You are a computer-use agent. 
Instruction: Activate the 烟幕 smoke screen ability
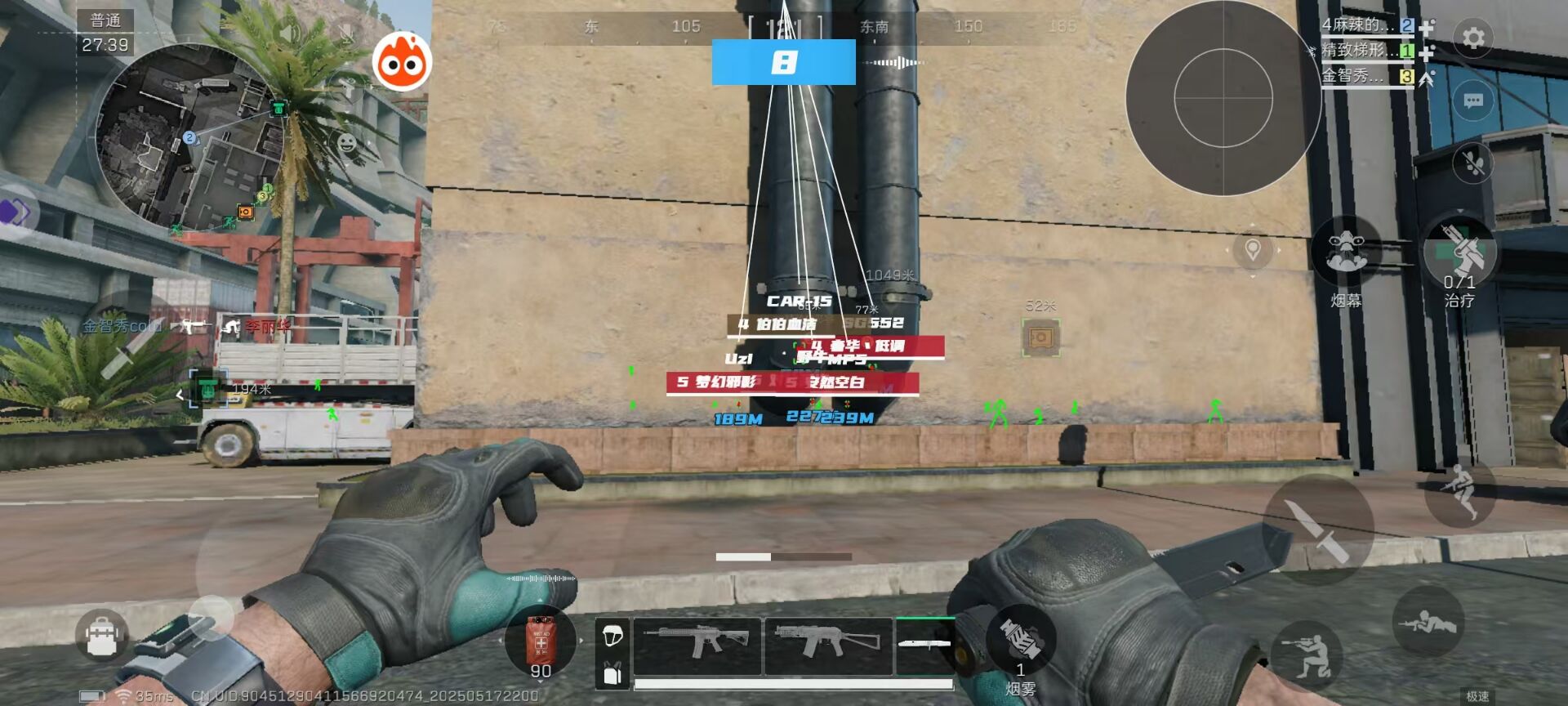1345,255
